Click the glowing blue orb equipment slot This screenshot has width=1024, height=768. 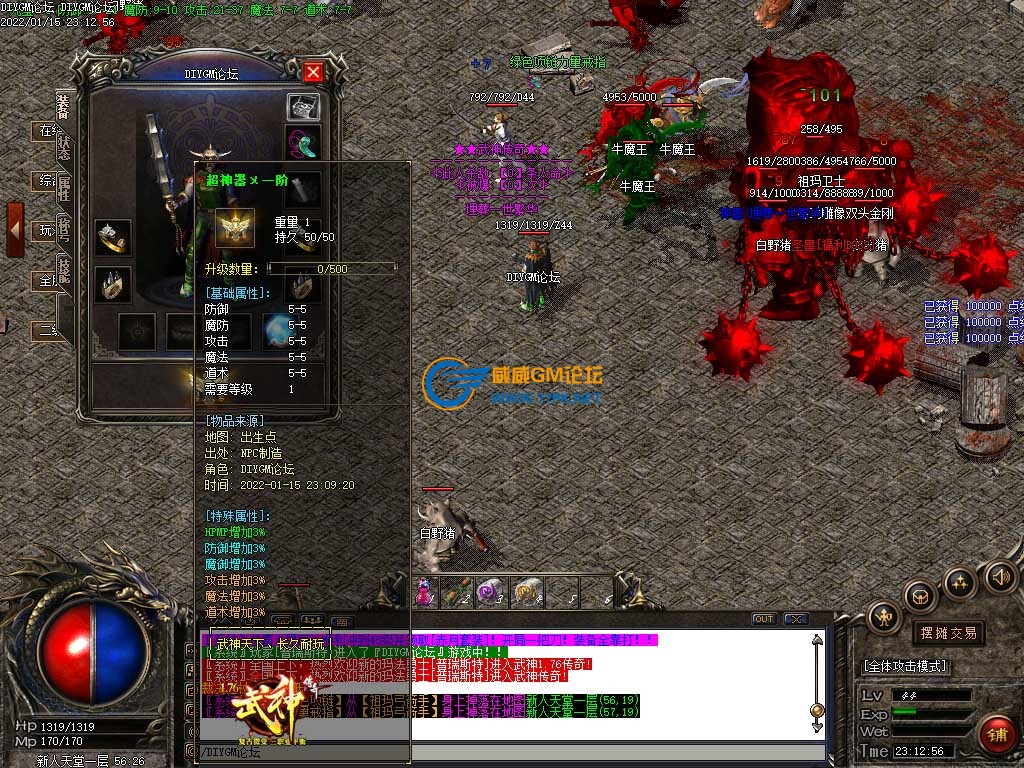274,331
